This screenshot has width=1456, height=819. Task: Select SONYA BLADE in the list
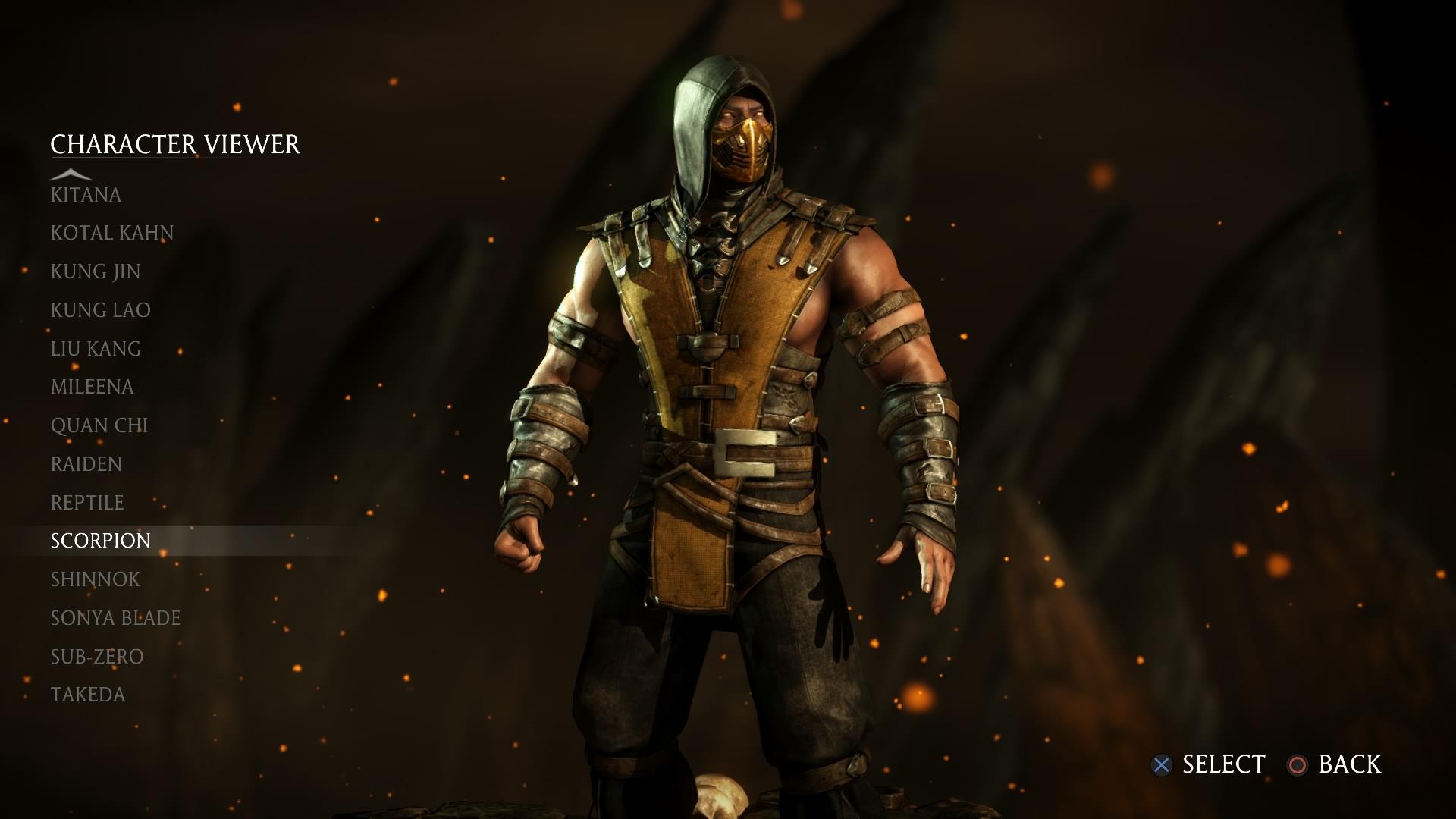115,617
